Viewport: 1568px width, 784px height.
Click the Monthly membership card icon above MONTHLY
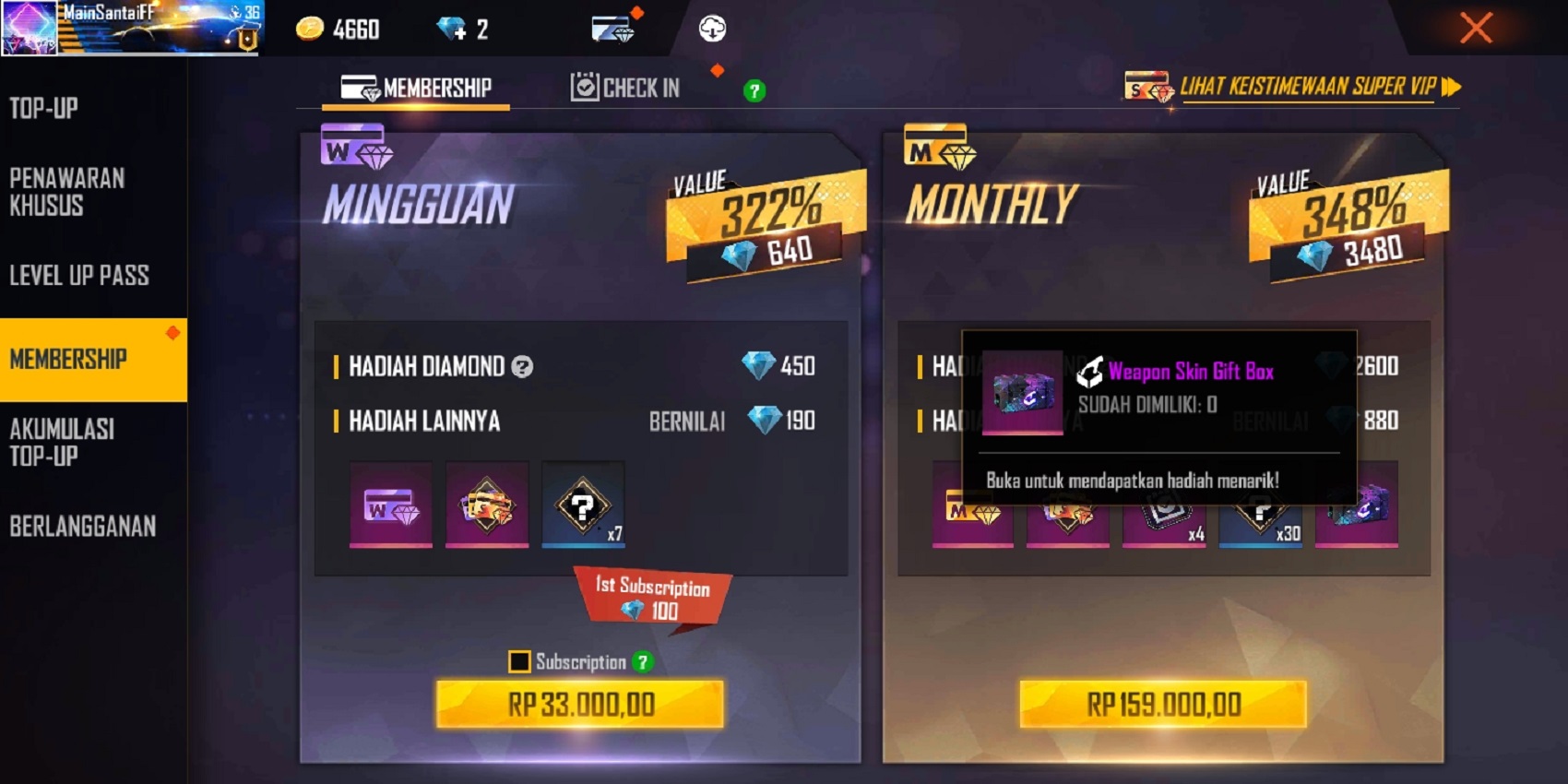pos(939,148)
